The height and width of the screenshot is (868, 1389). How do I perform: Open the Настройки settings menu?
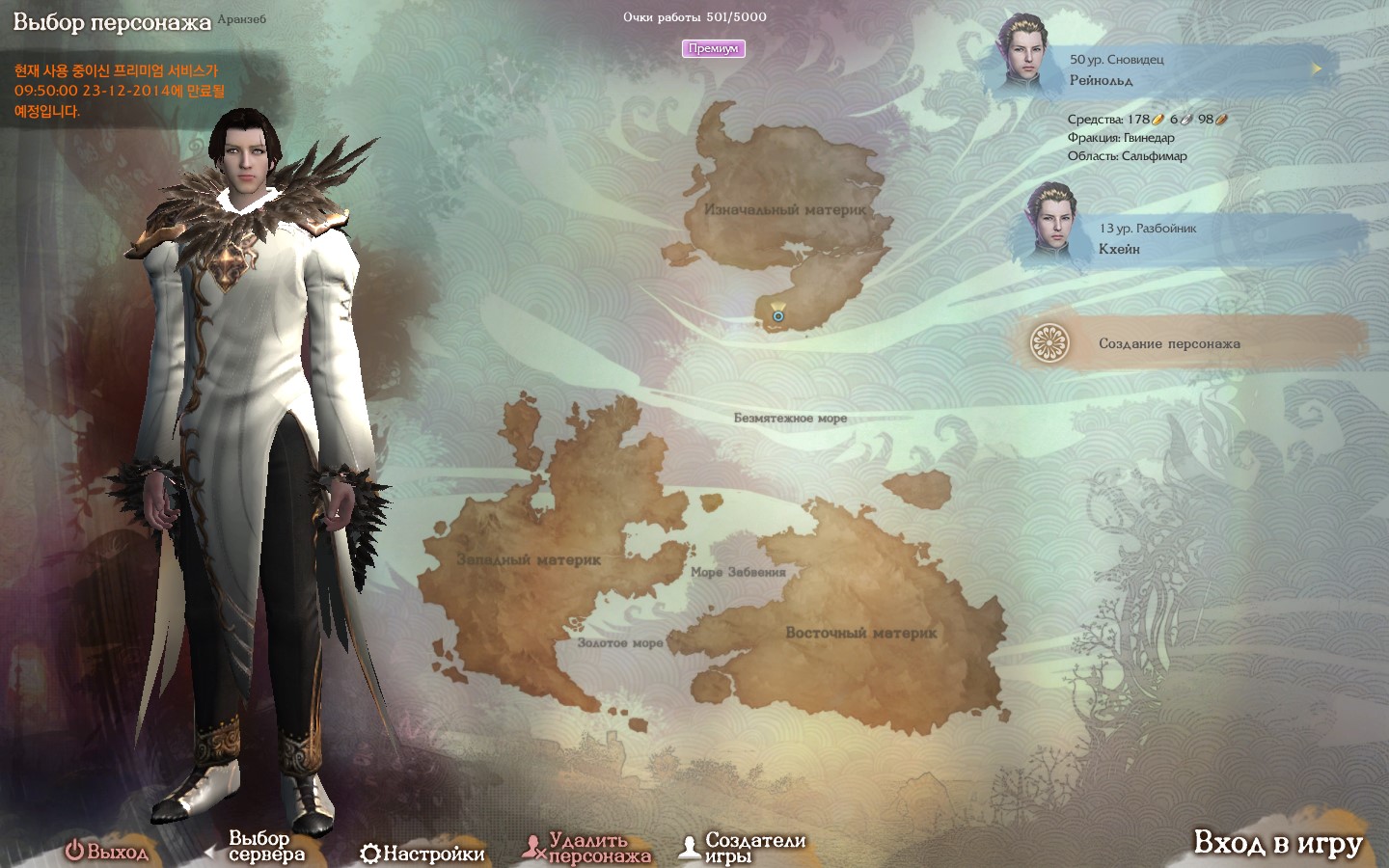422,854
